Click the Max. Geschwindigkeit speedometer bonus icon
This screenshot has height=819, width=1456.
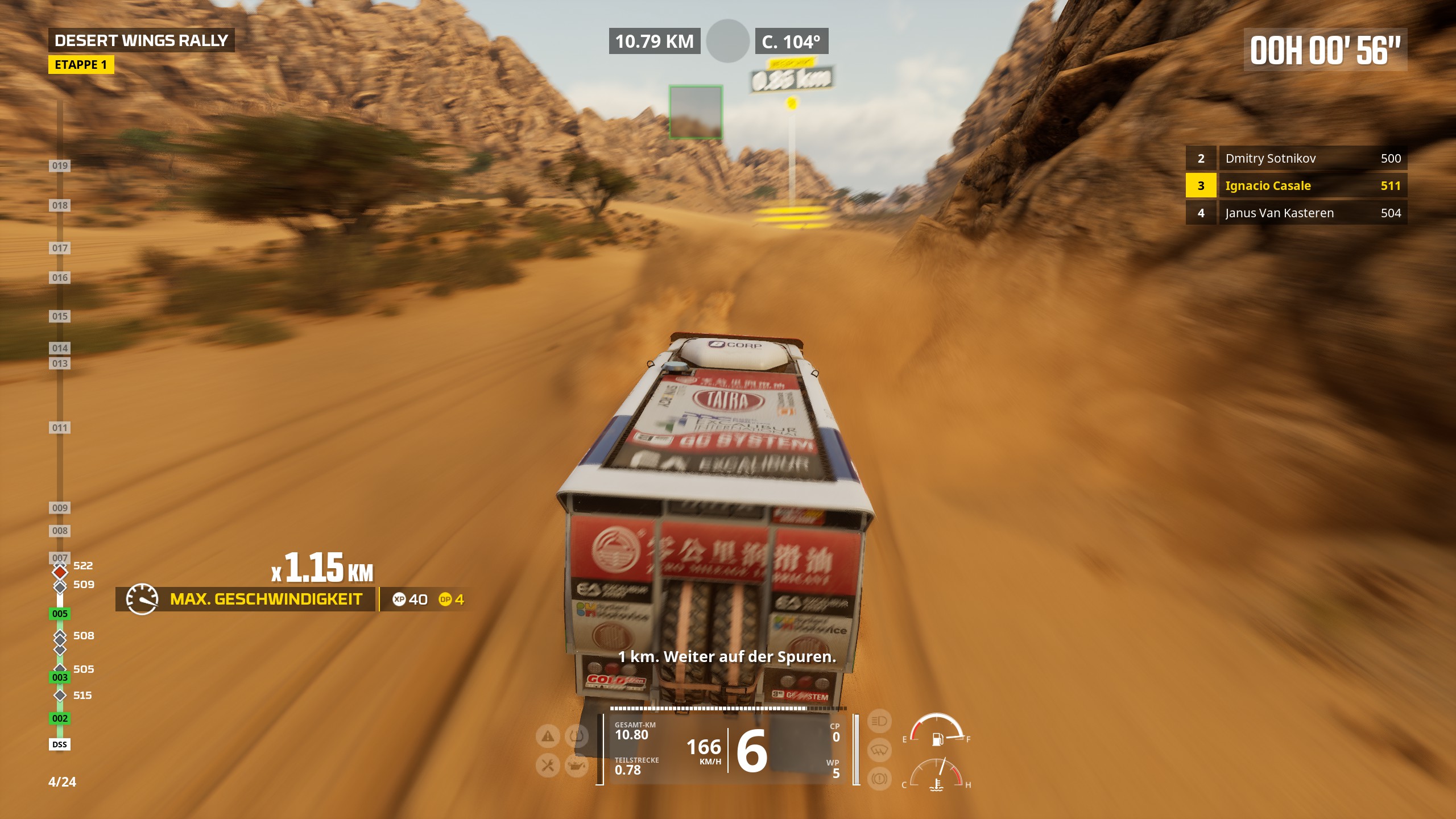[142, 599]
